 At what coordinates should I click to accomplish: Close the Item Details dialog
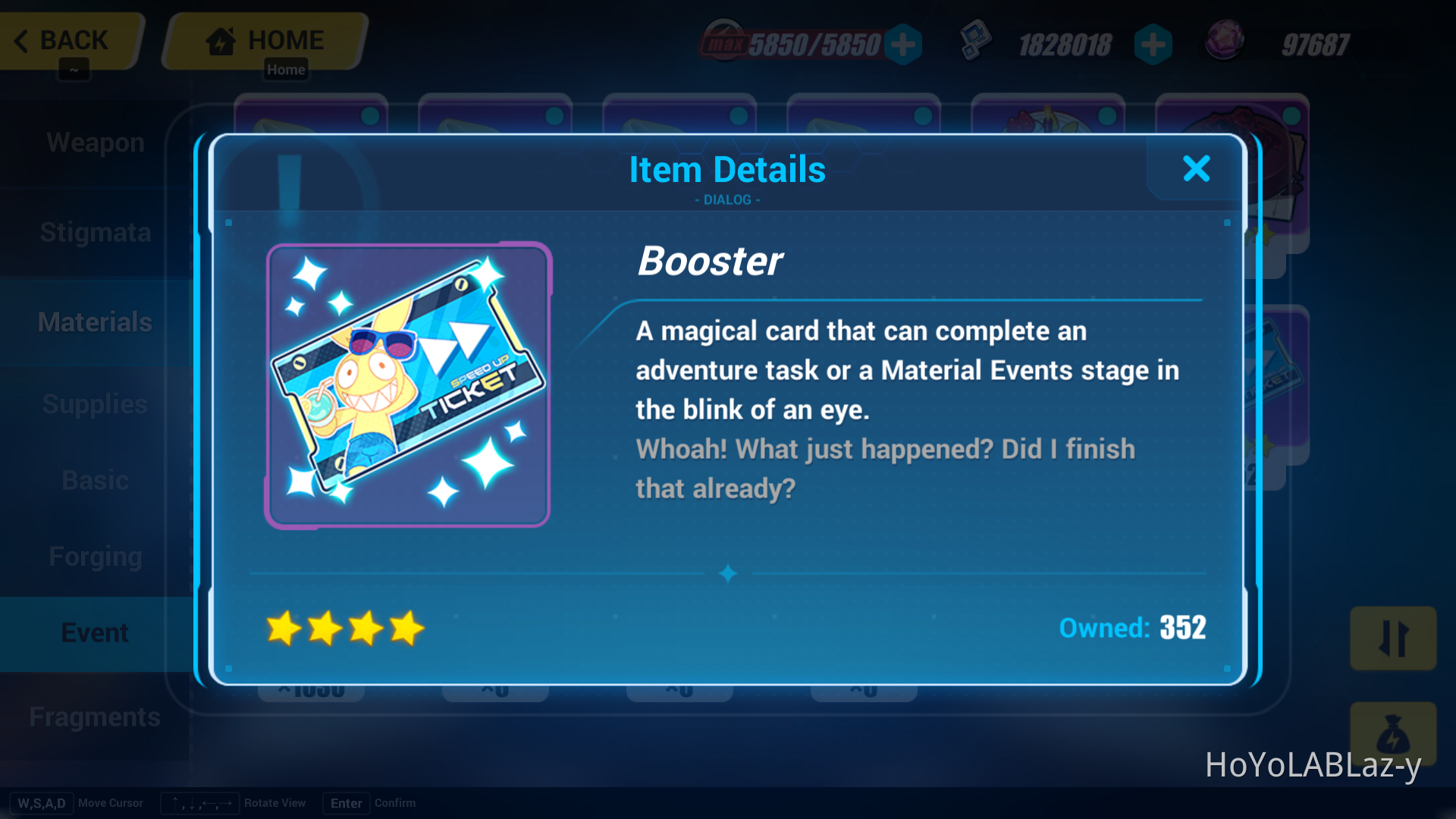[1197, 169]
